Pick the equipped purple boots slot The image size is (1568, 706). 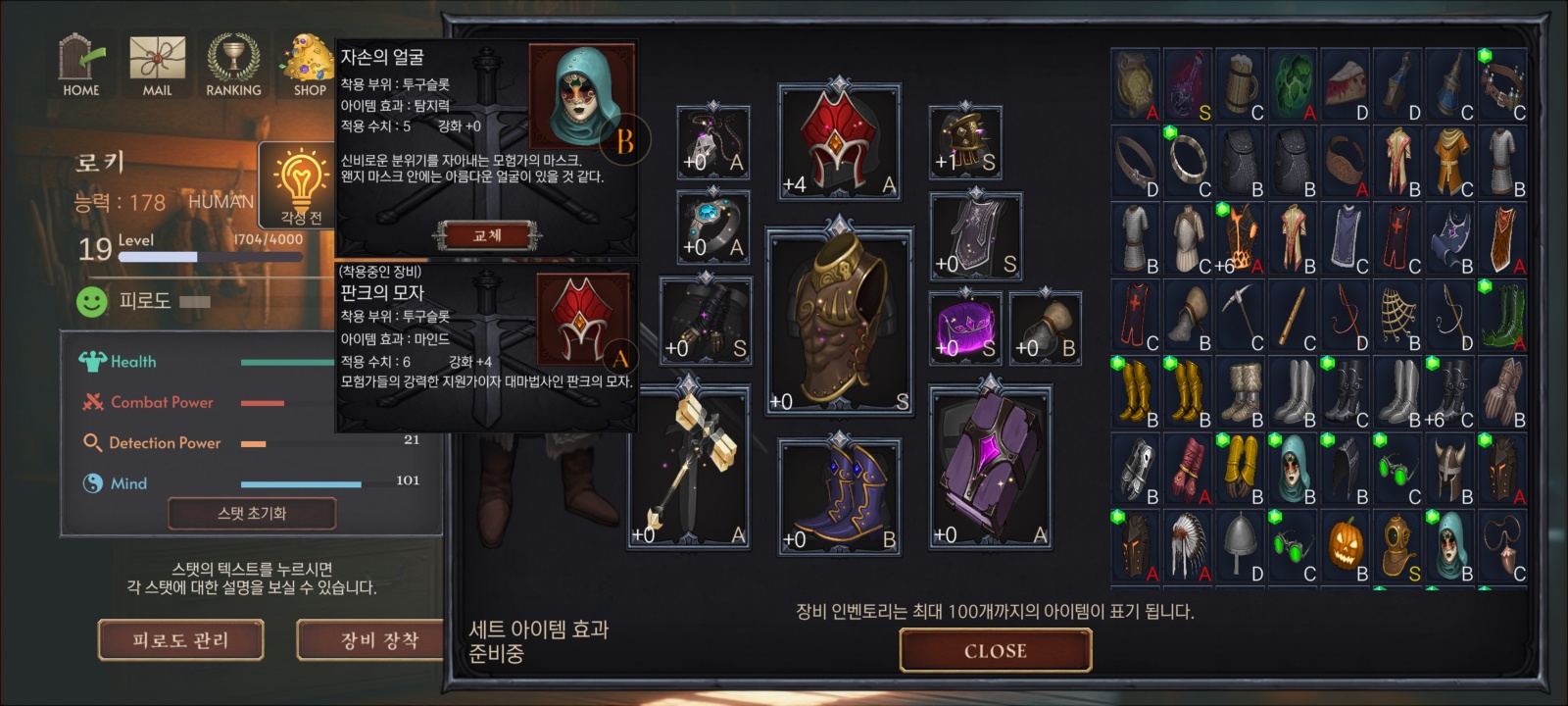(x=839, y=495)
